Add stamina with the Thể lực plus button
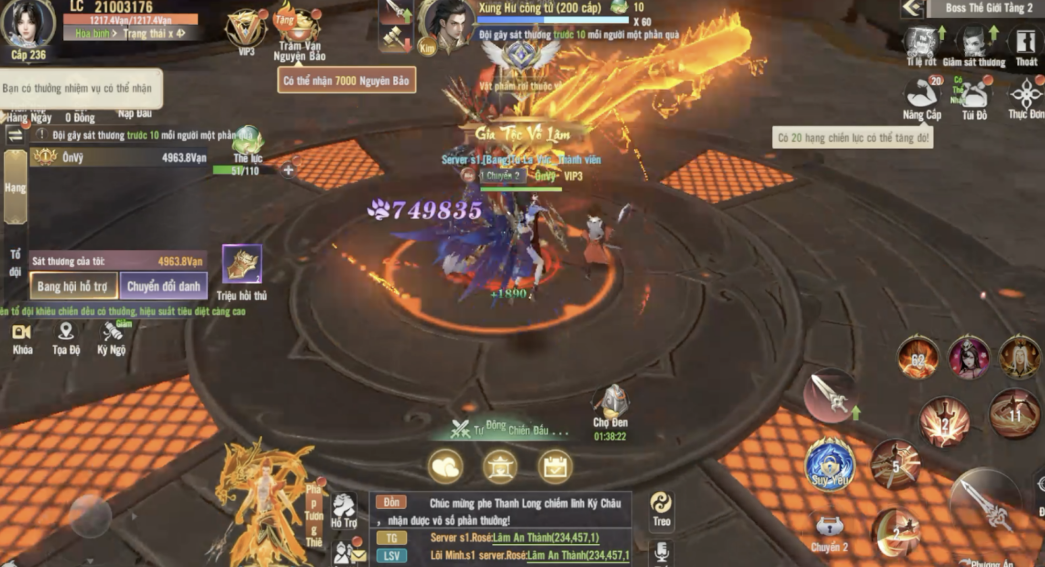Viewport: 1045px width, 567px height. (x=289, y=170)
